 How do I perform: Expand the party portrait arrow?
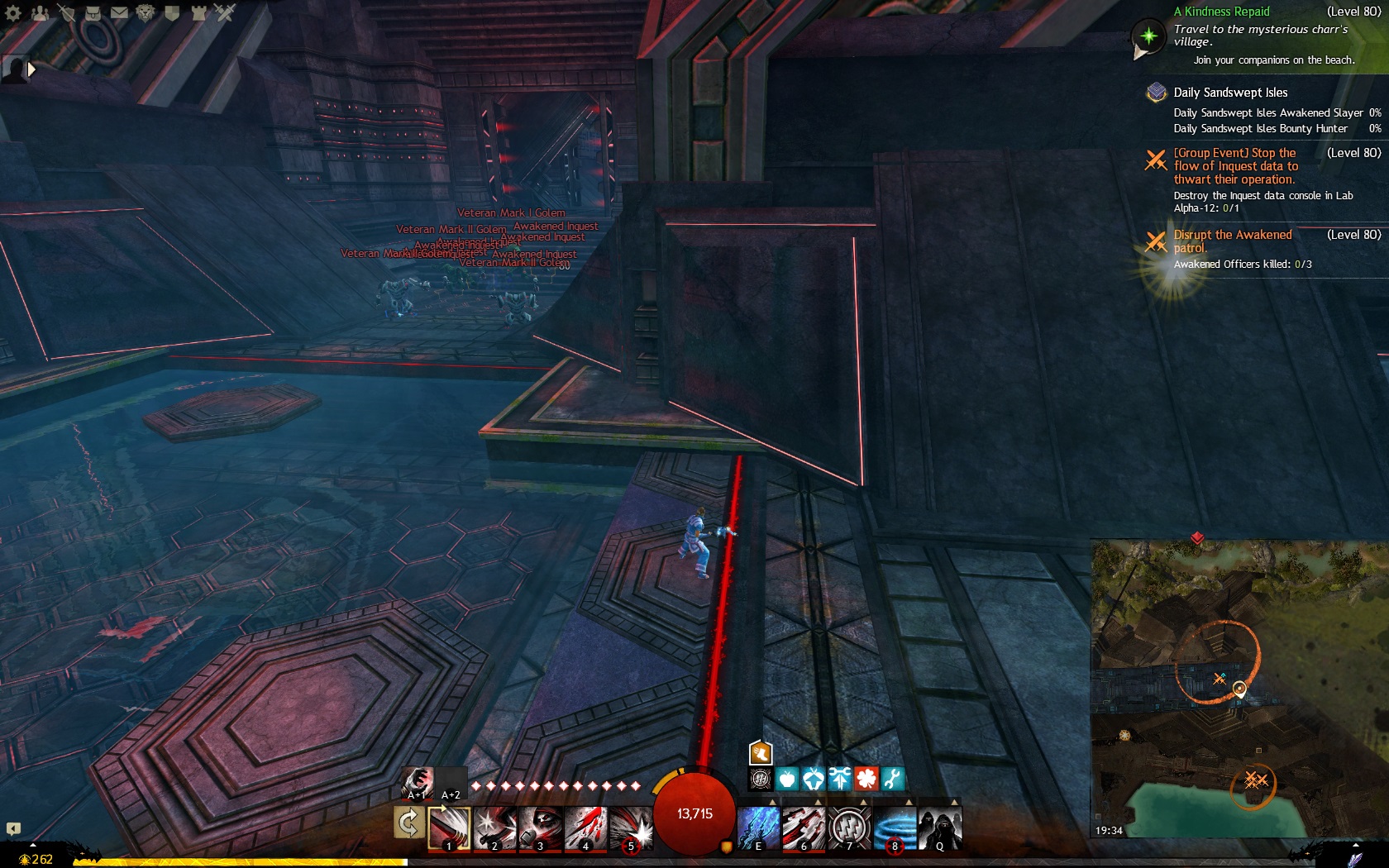click(x=31, y=70)
